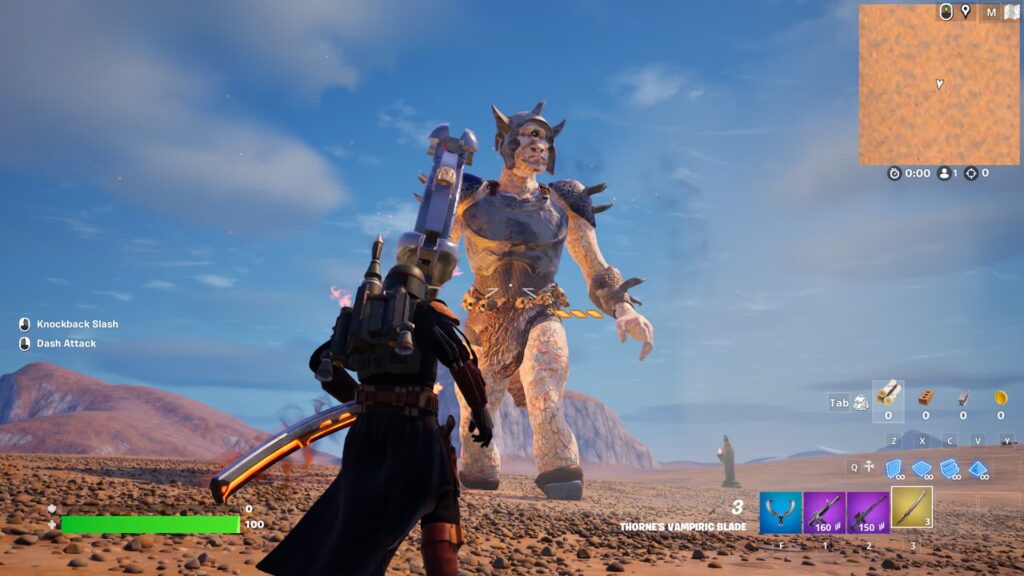Select the metal material slot

pyautogui.click(x=963, y=397)
